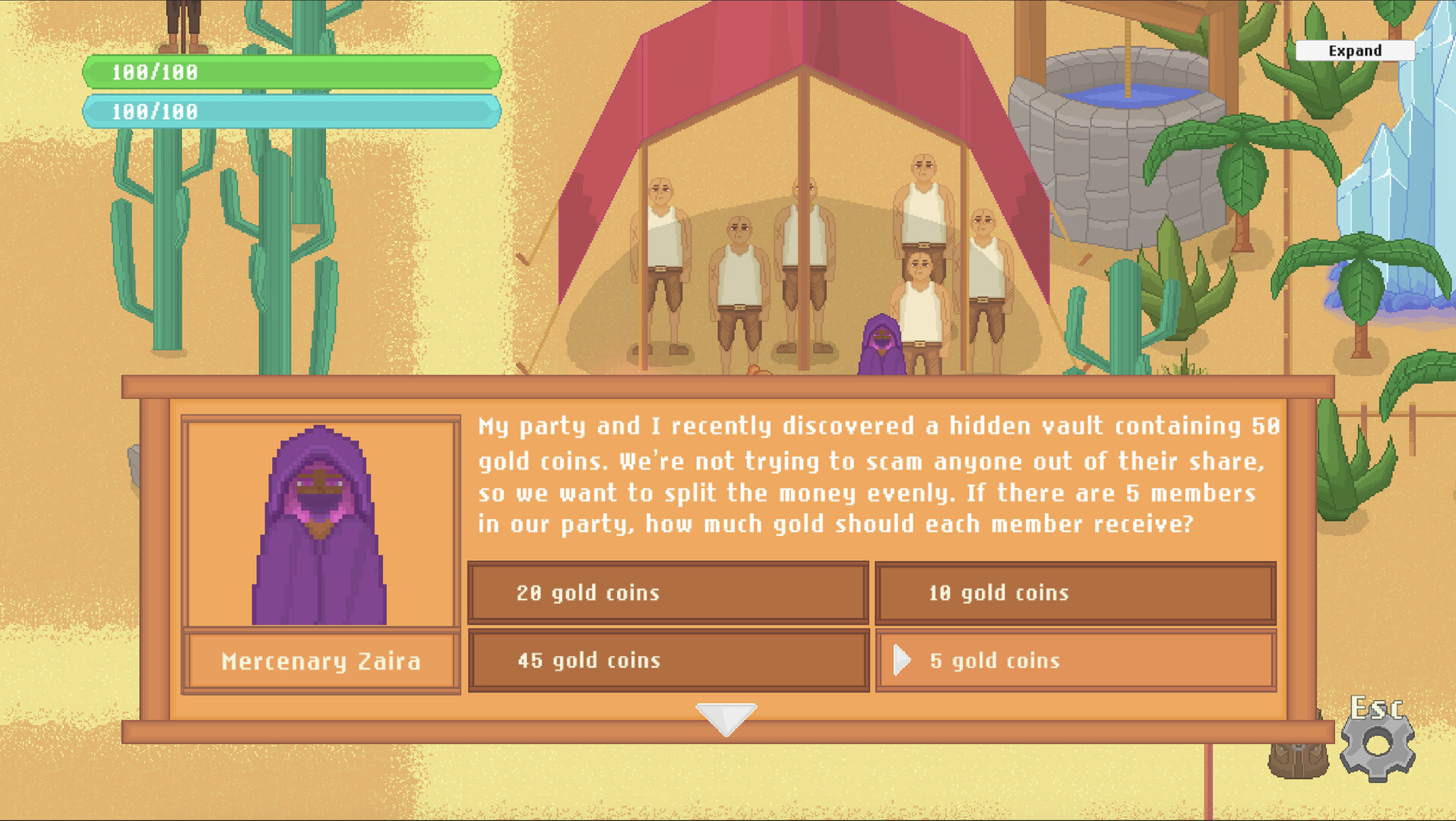Screen dimensions: 1456x821
Task: Select the white arrow marker beside 5 gold coins
Action: [904, 661]
